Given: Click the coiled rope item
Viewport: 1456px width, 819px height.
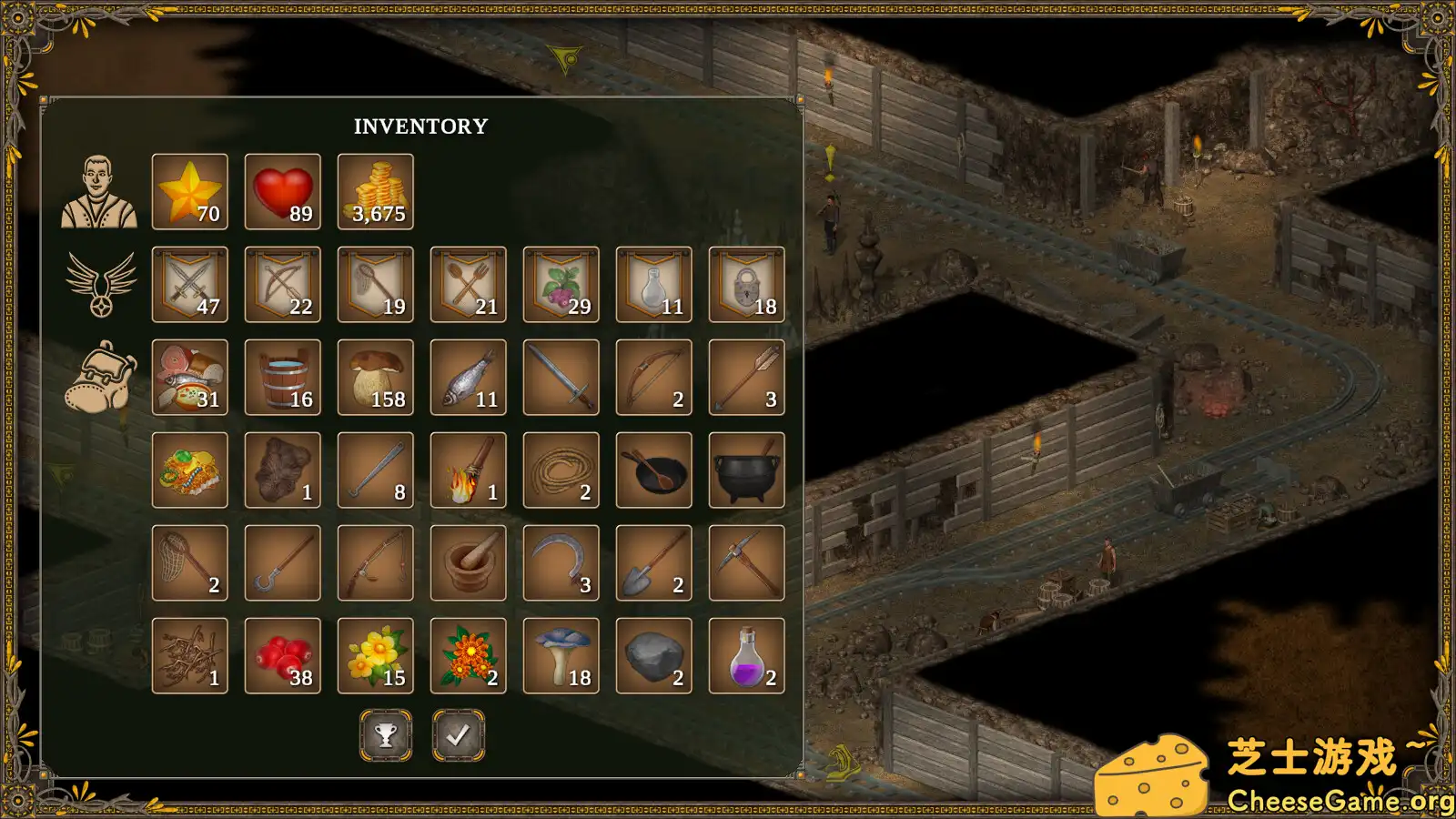Looking at the screenshot, I should (561, 470).
